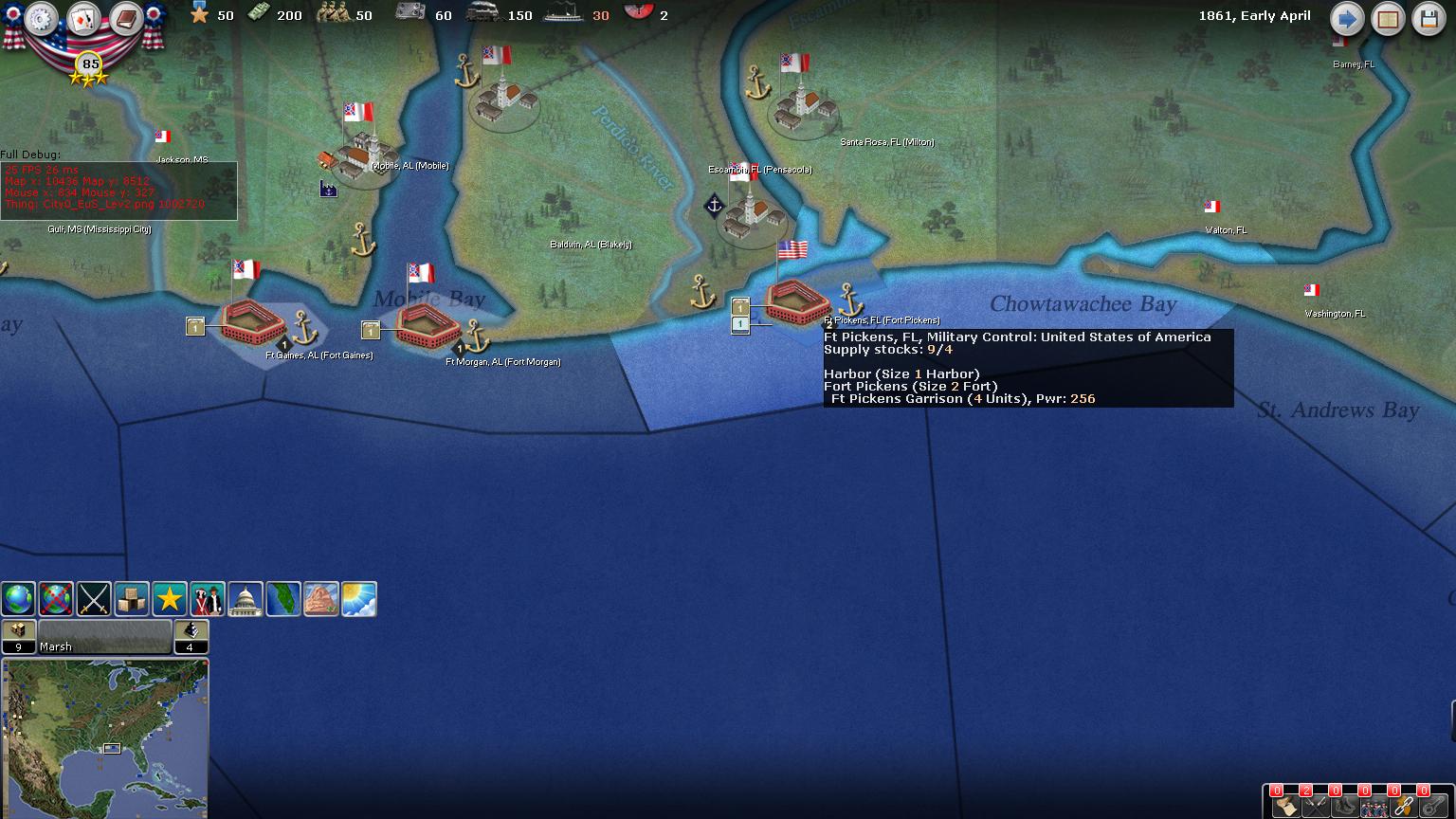The width and height of the screenshot is (1456, 819).
Task: Open the playing cards decisions panel
Action: [x=83, y=18]
